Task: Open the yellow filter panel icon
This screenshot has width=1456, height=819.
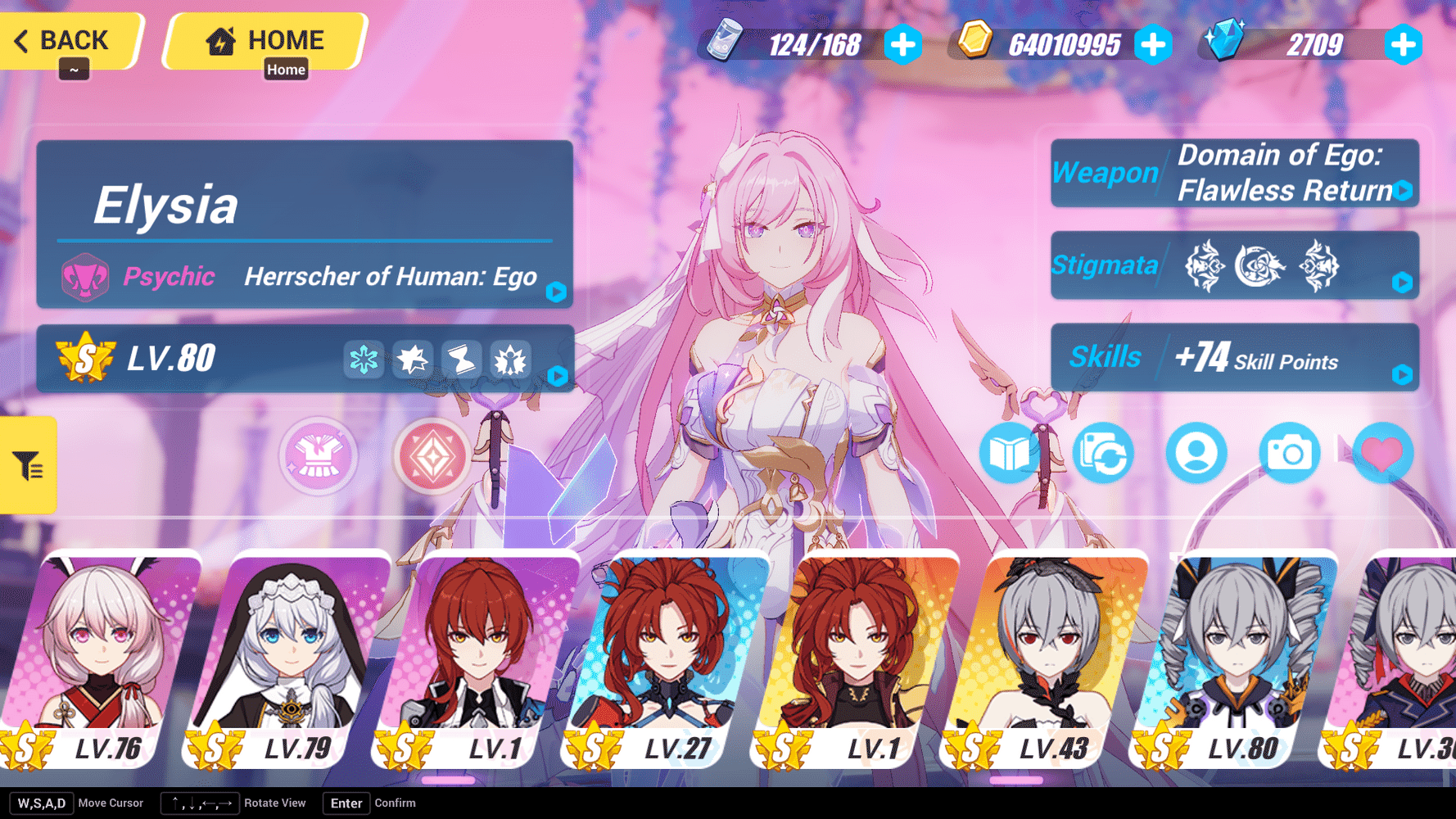Action: coord(27,464)
